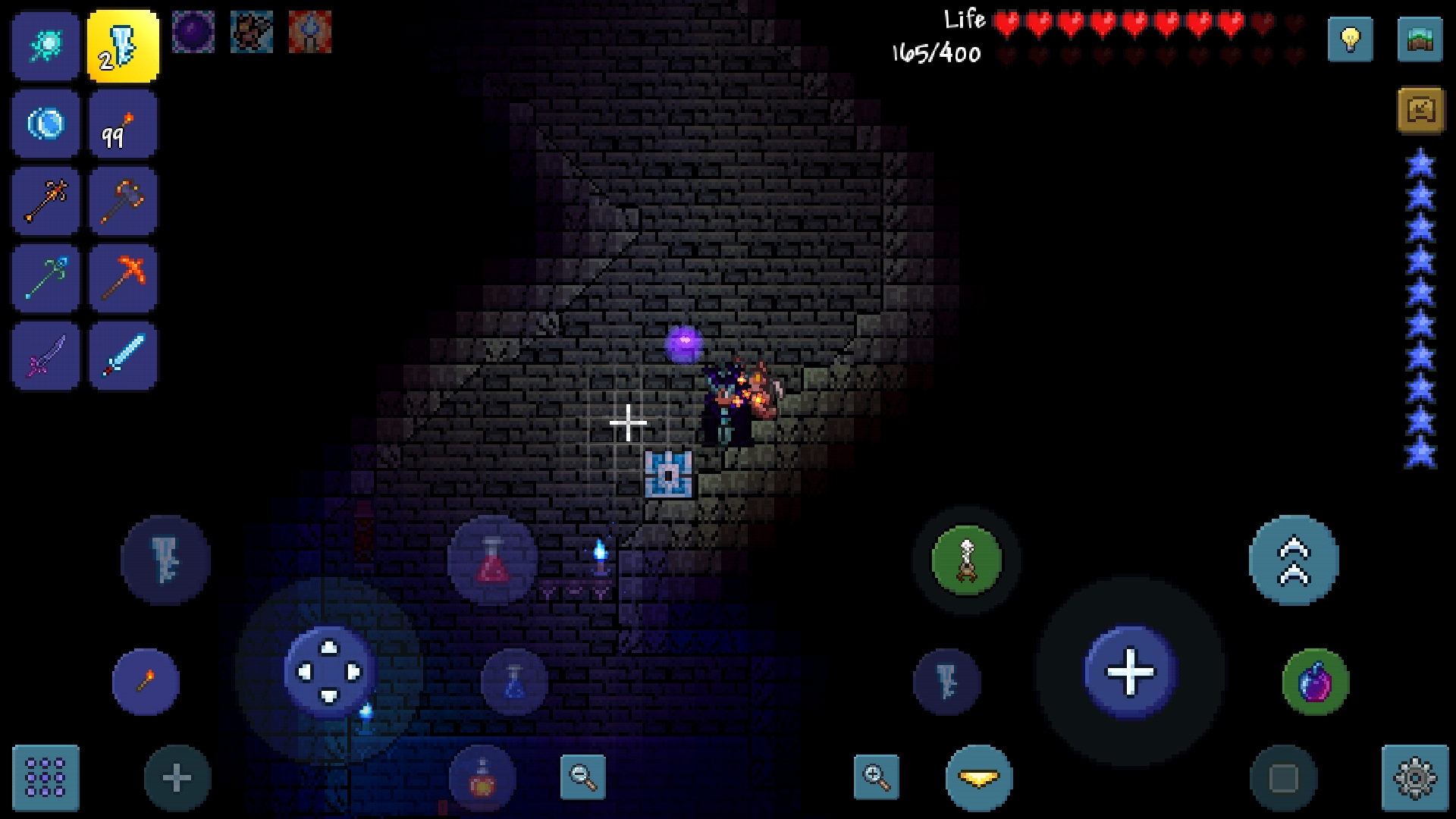Select the molten pickaxe in the hotbar
This screenshot has height=819, width=1456.
123,278
